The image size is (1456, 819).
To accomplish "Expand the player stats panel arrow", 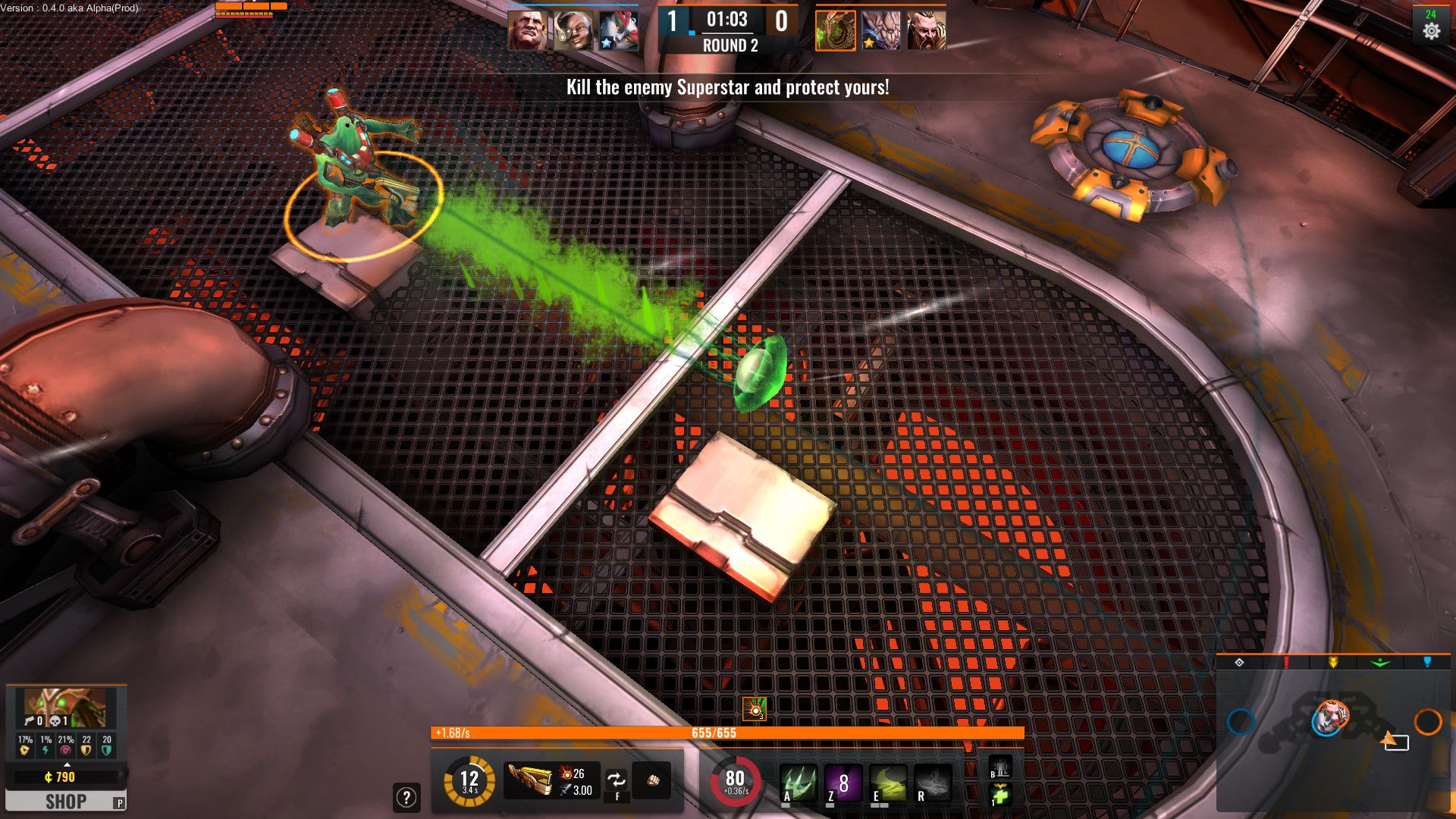I will 67,764.
